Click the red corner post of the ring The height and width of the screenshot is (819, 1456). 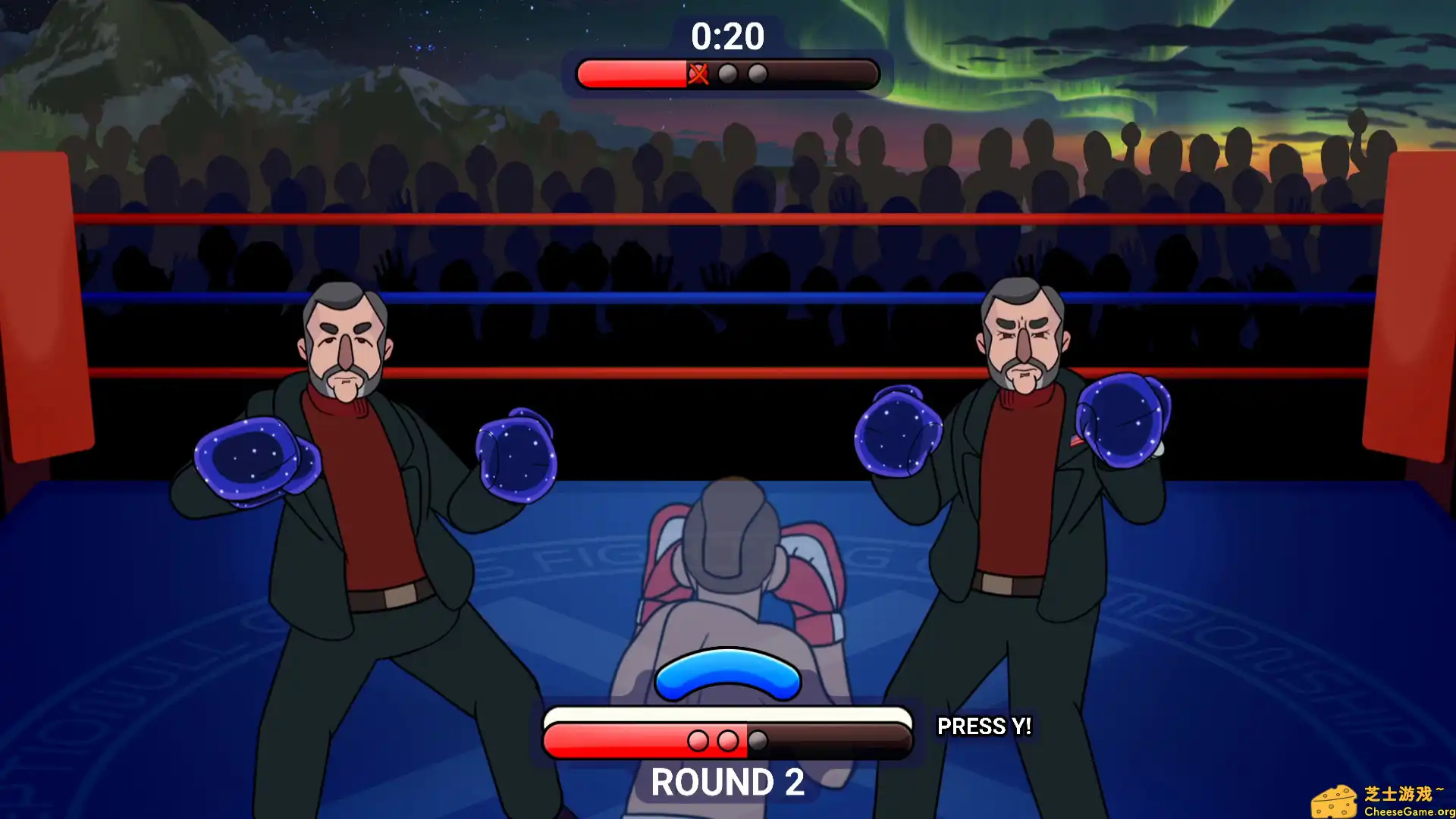point(45,303)
